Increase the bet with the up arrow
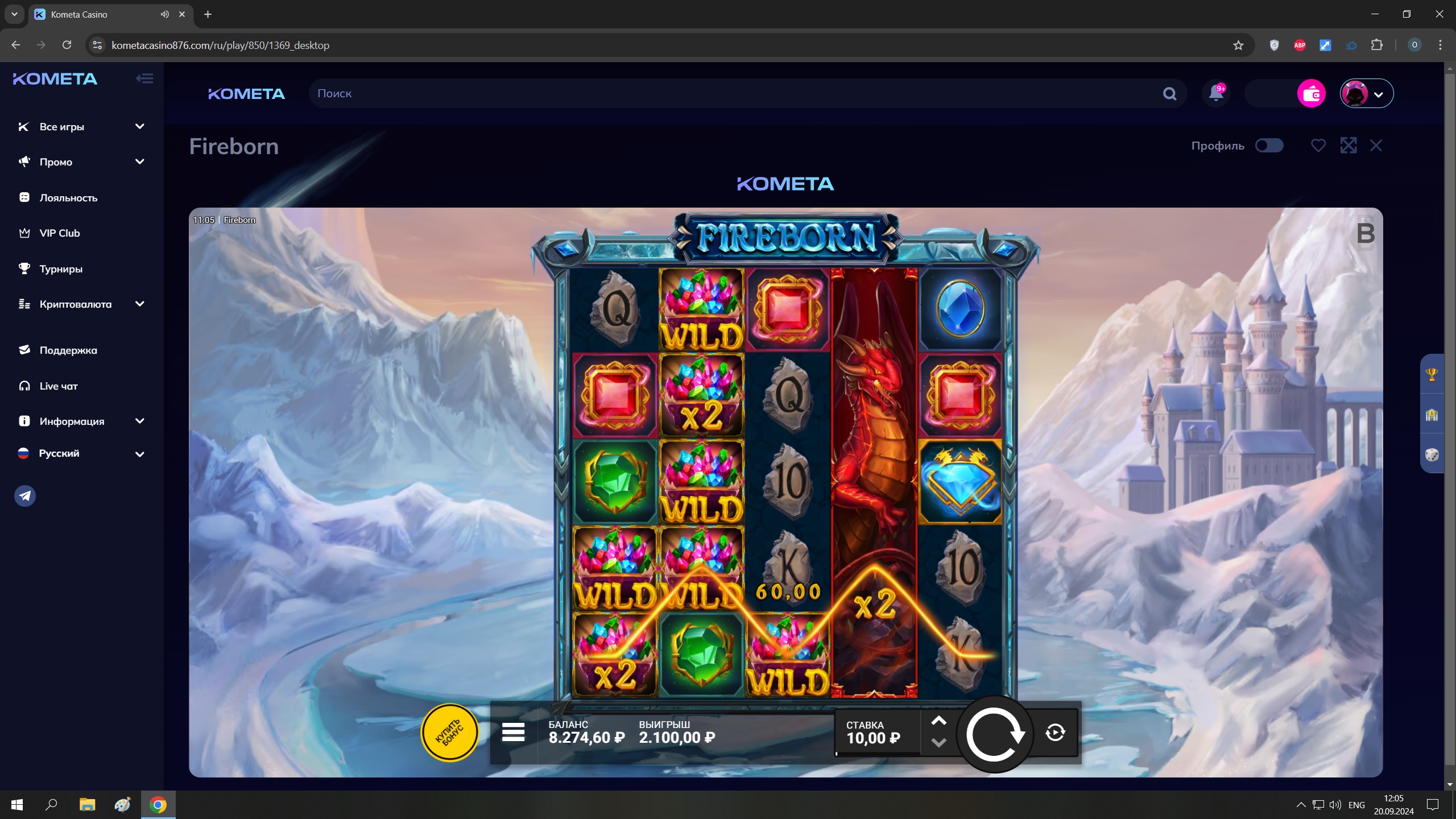Screen dimensions: 1456x819 pos(938,721)
